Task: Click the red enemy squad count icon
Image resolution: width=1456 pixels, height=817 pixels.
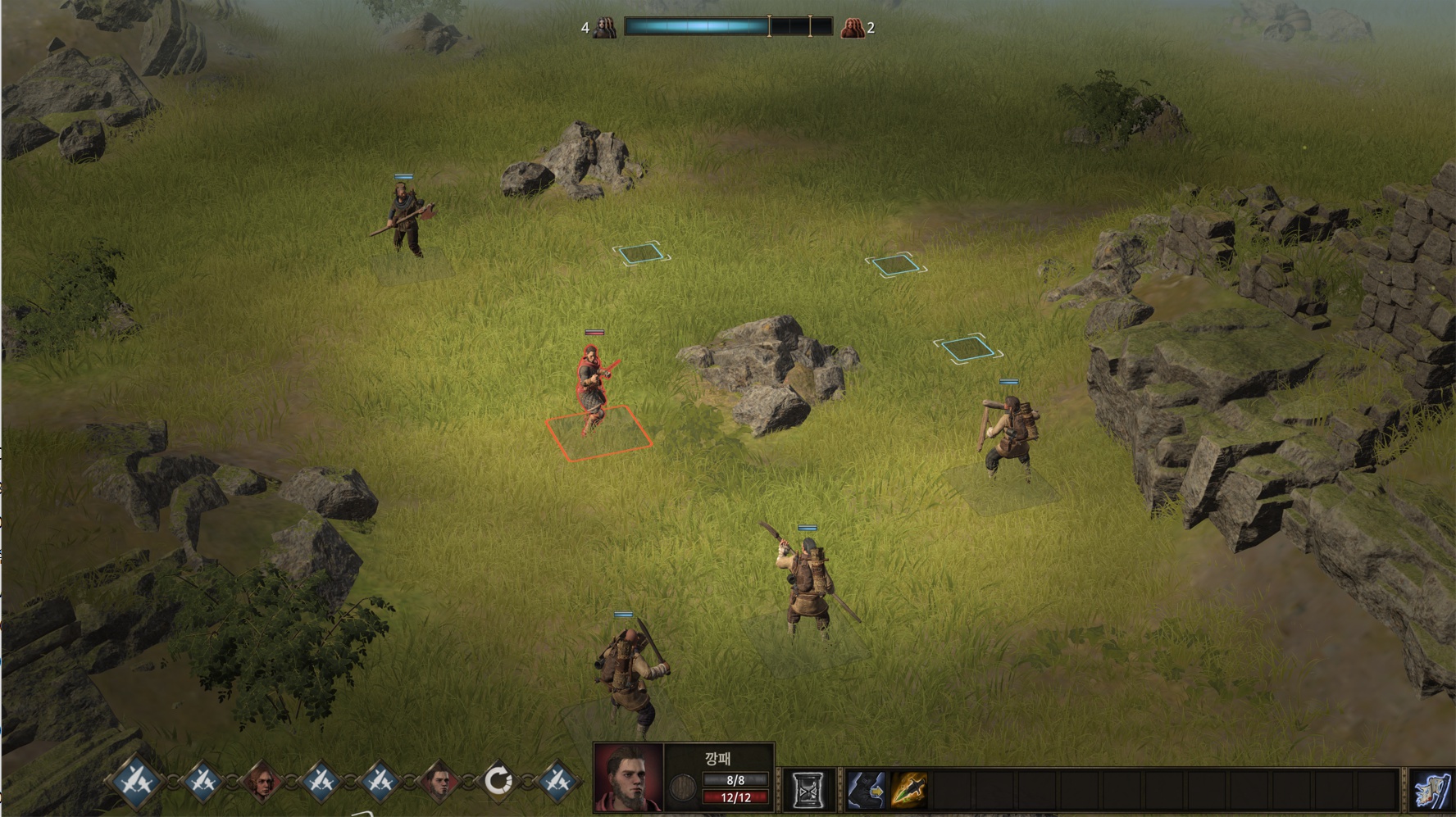Action: point(853,28)
